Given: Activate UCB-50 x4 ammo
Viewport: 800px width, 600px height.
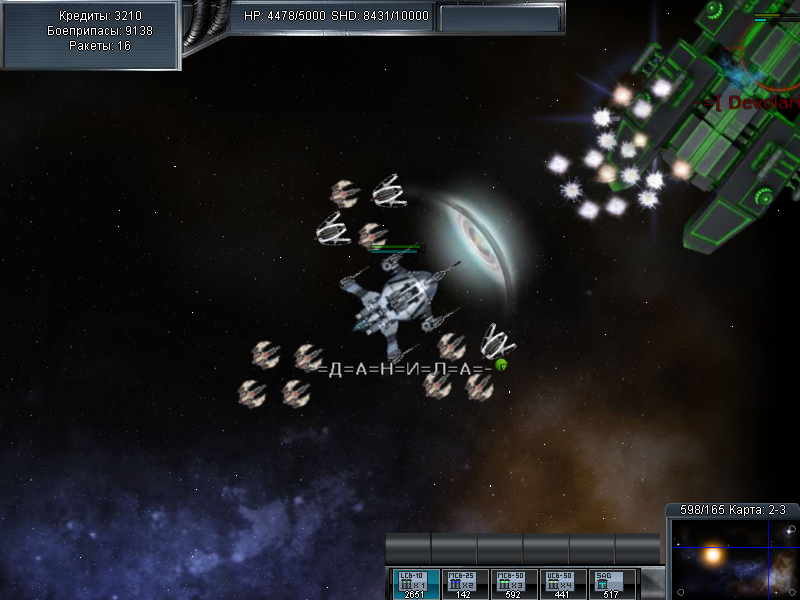Looking at the screenshot, I should [563, 584].
